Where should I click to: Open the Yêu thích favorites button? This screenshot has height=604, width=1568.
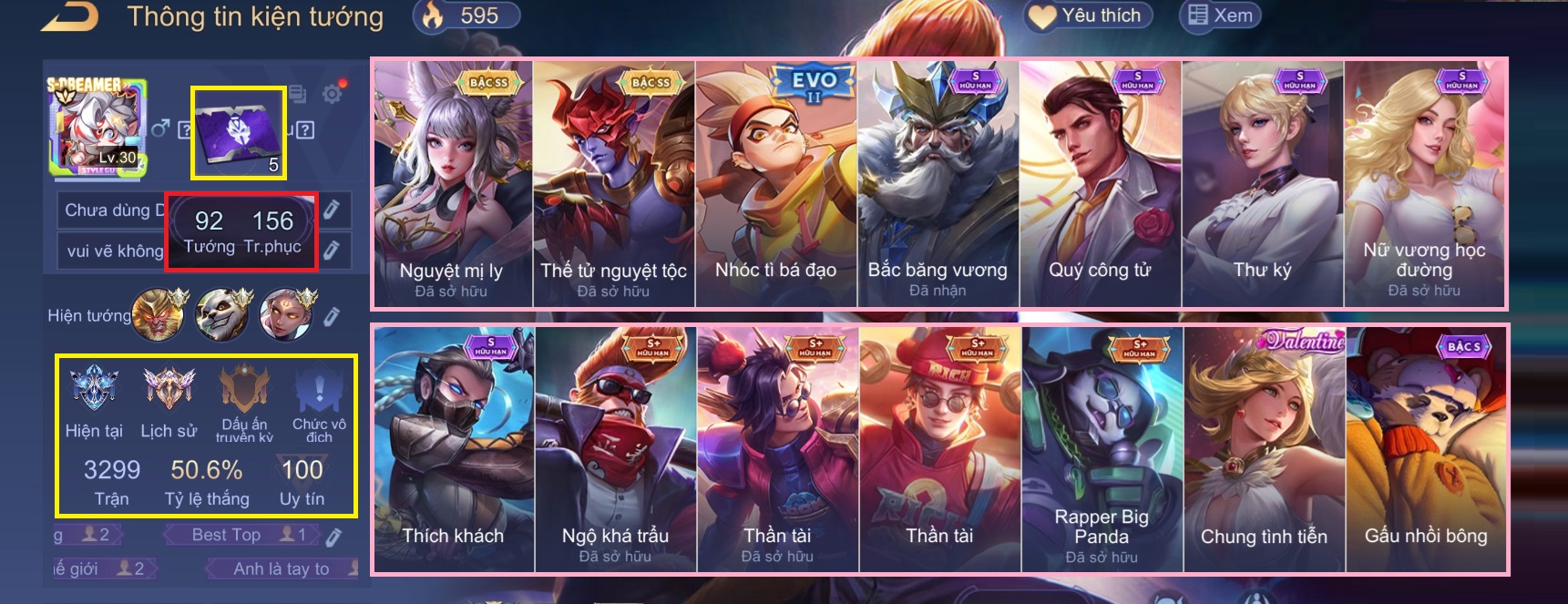[x=1089, y=15]
